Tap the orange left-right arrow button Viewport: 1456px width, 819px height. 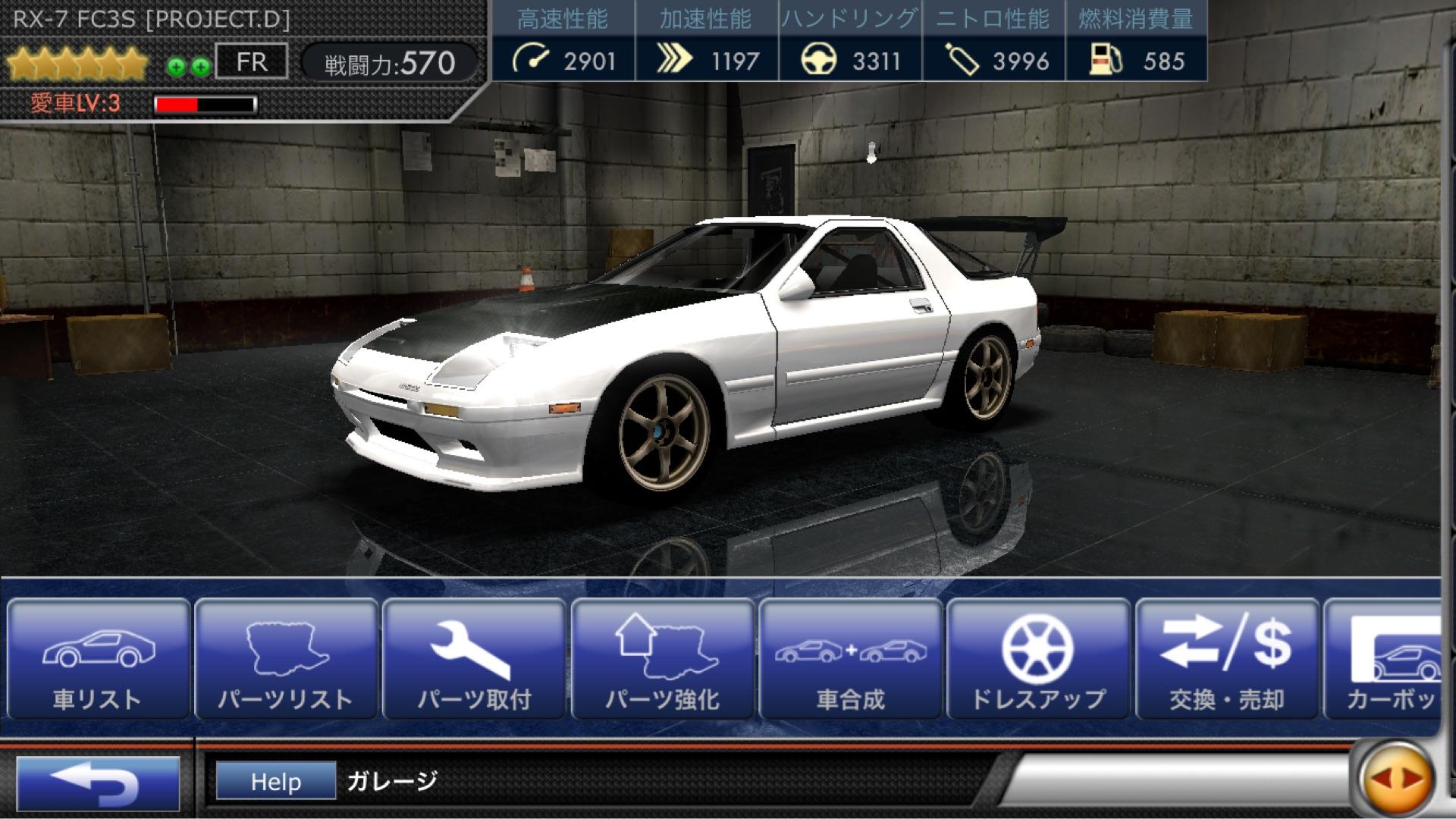1396,779
